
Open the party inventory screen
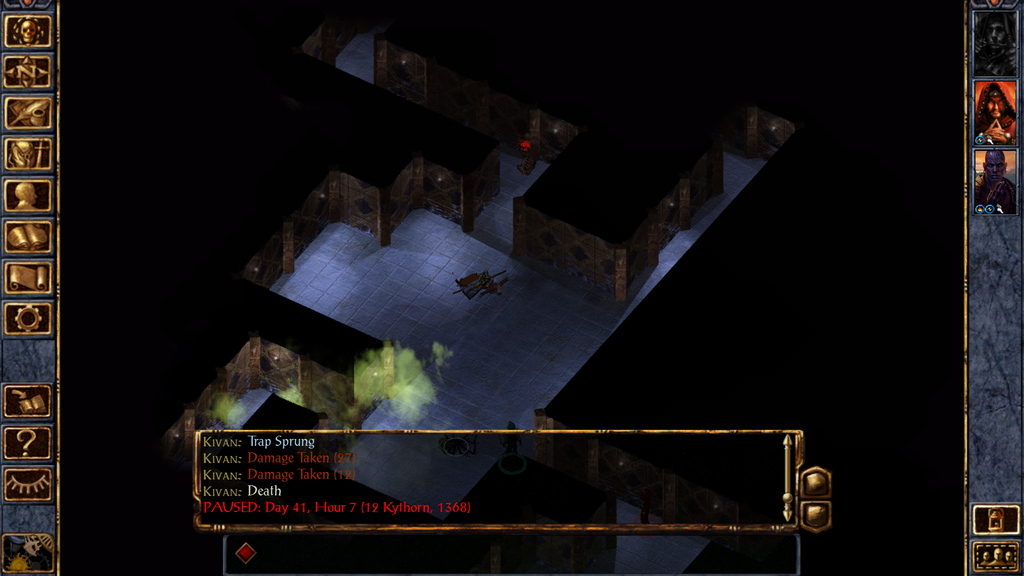(x=28, y=154)
